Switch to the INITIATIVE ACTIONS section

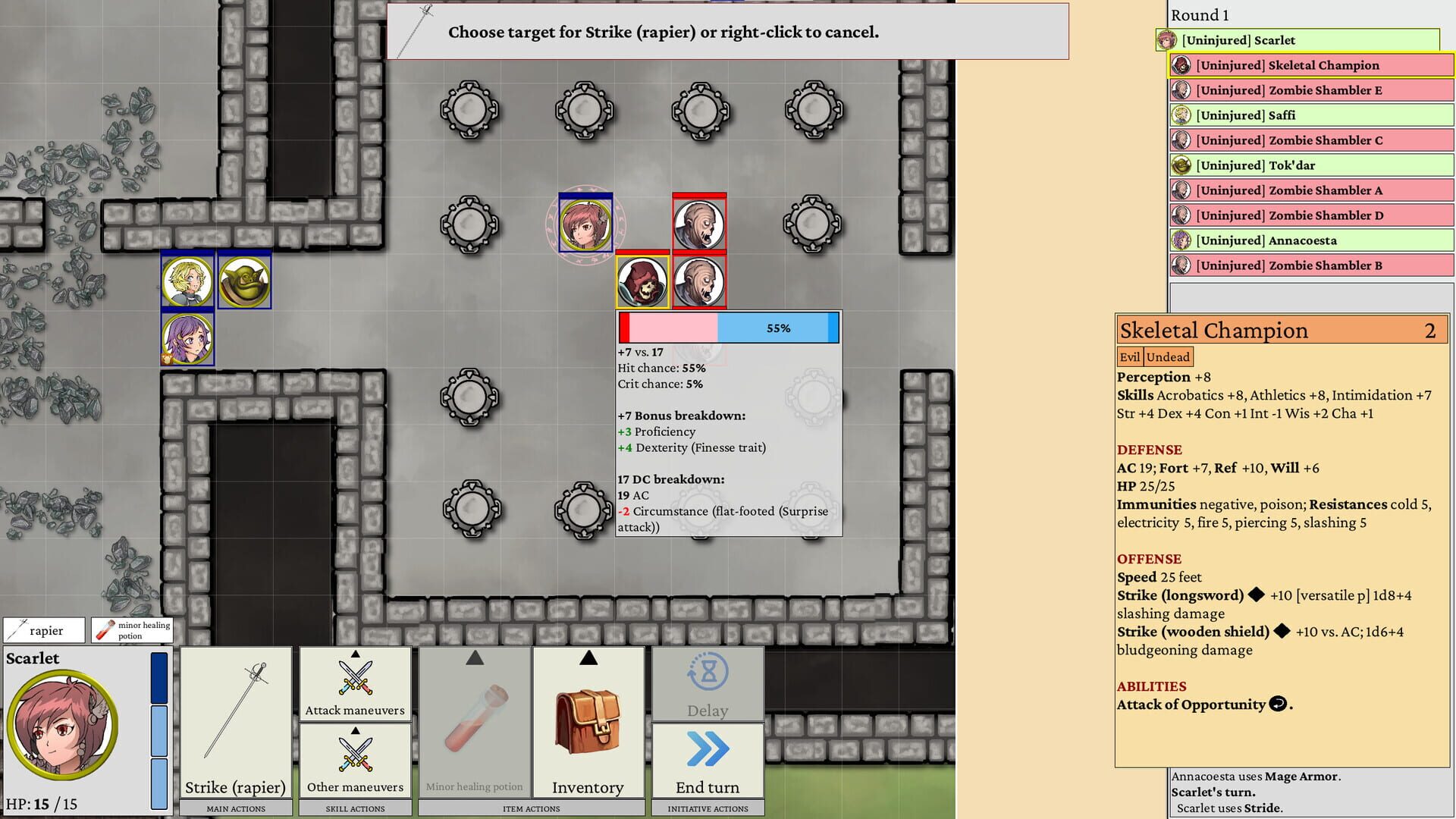707,808
